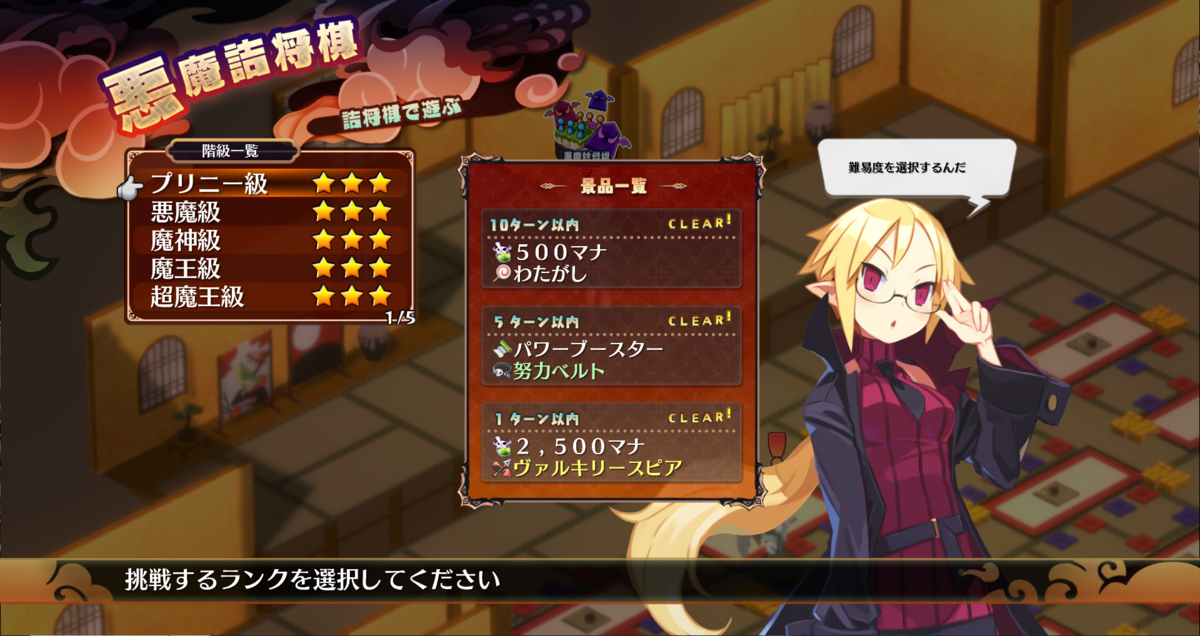Open the 1ターン以内 prize panel
Image resolution: width=1200 pixels, height=636 pixels.
[x=611, y=443]
